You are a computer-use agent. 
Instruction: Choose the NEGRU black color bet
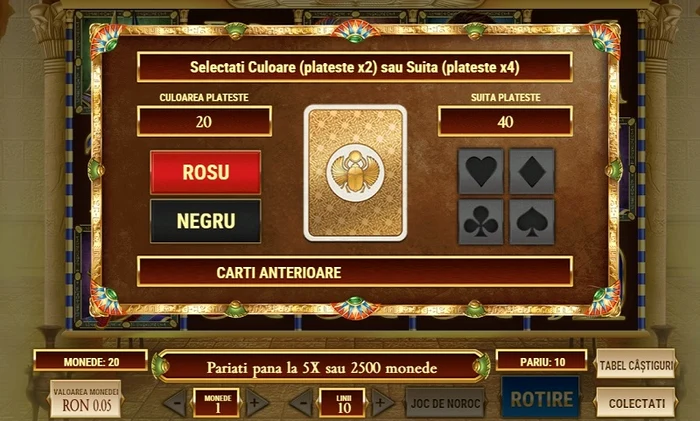click(205, 221)
